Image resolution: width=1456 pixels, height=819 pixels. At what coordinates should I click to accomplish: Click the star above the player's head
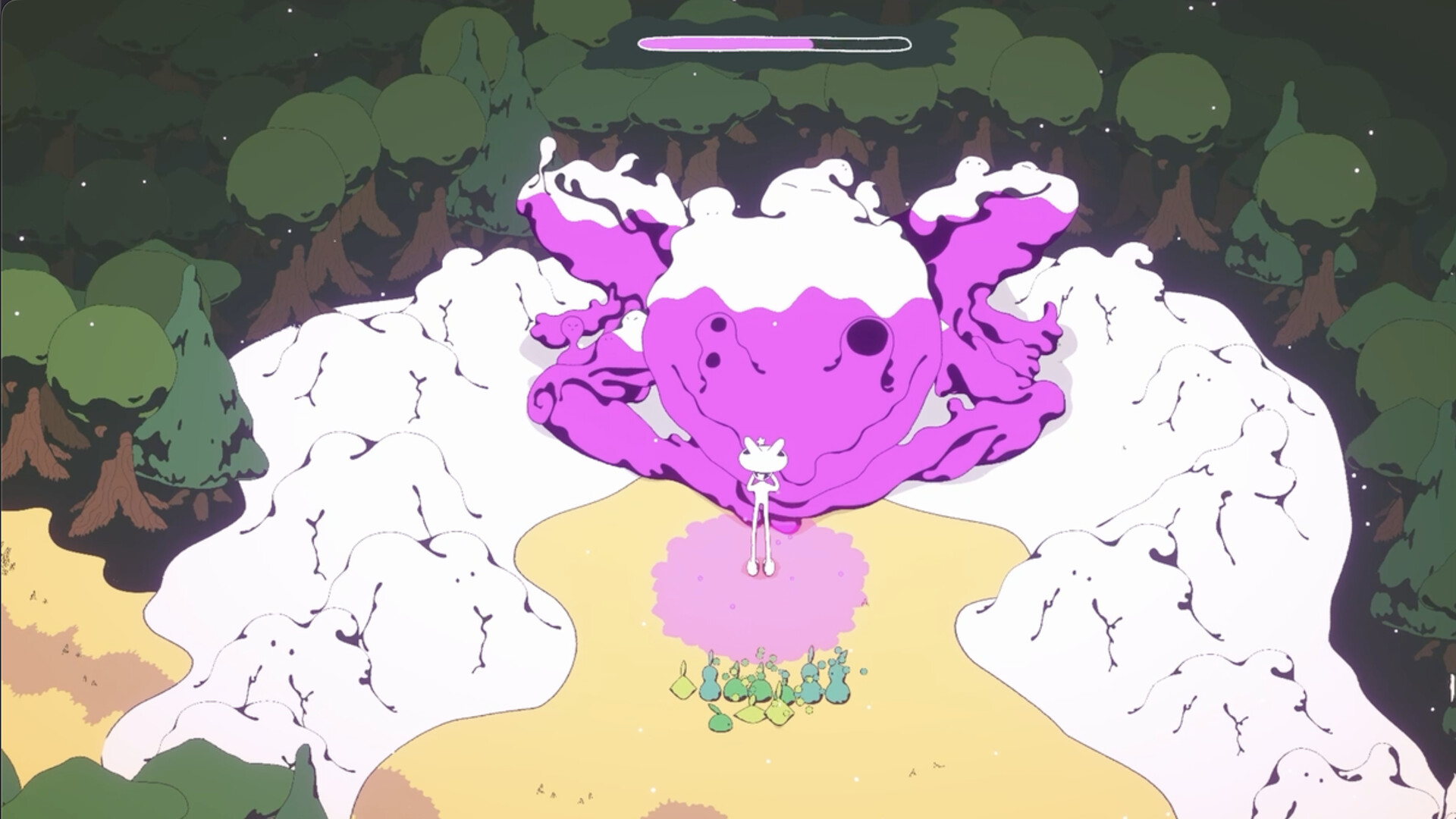click(x=761, y=440)
